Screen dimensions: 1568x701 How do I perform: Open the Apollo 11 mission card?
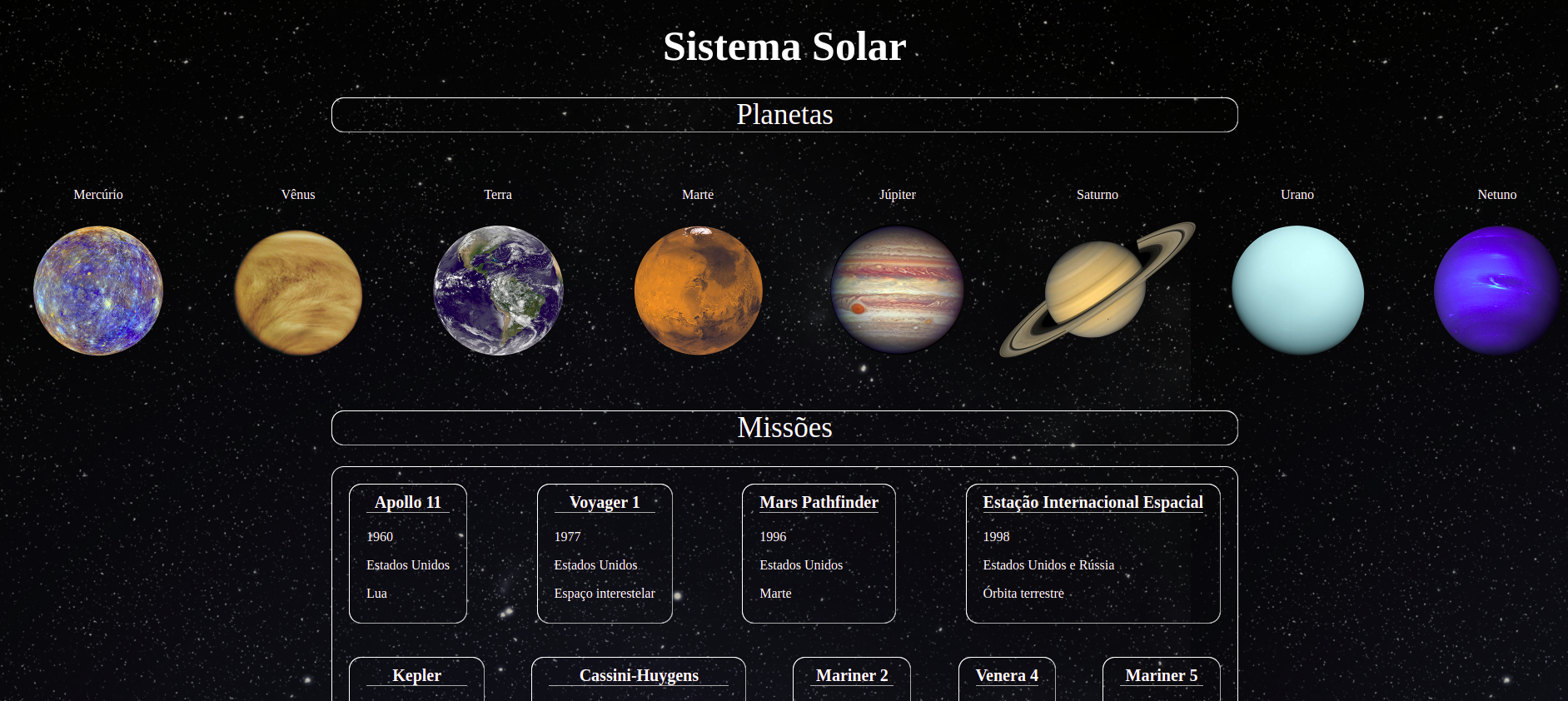(x=407, y=502)
